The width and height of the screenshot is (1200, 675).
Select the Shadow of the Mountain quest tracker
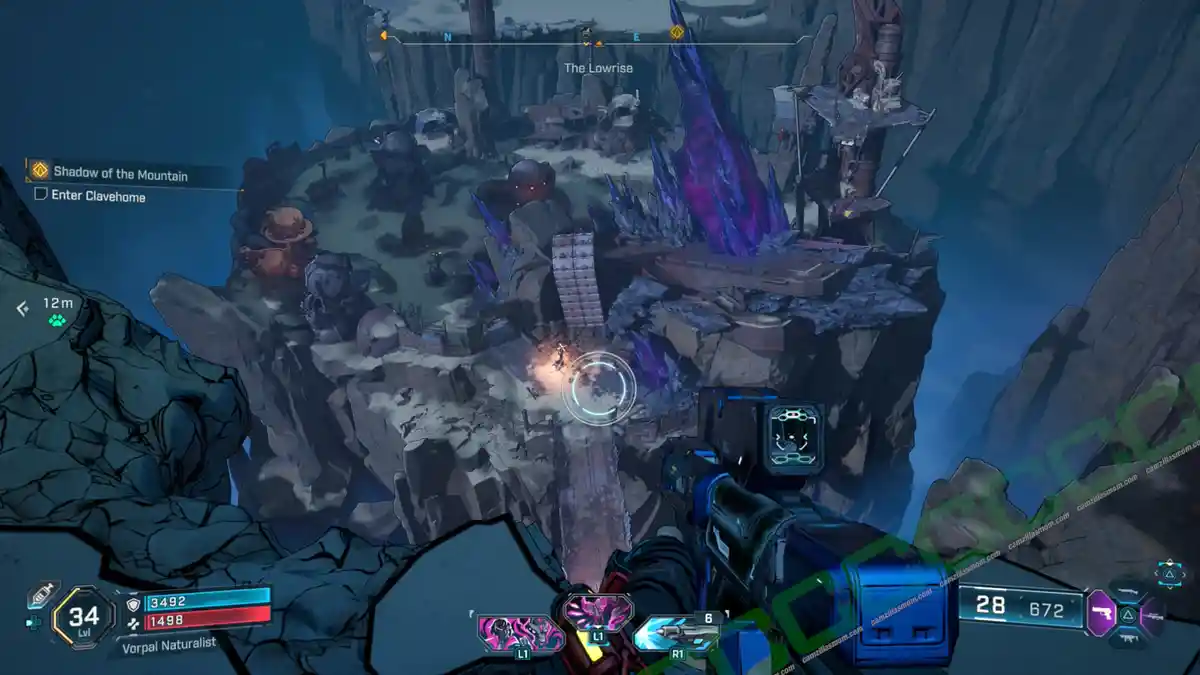[x=120, y=174]
